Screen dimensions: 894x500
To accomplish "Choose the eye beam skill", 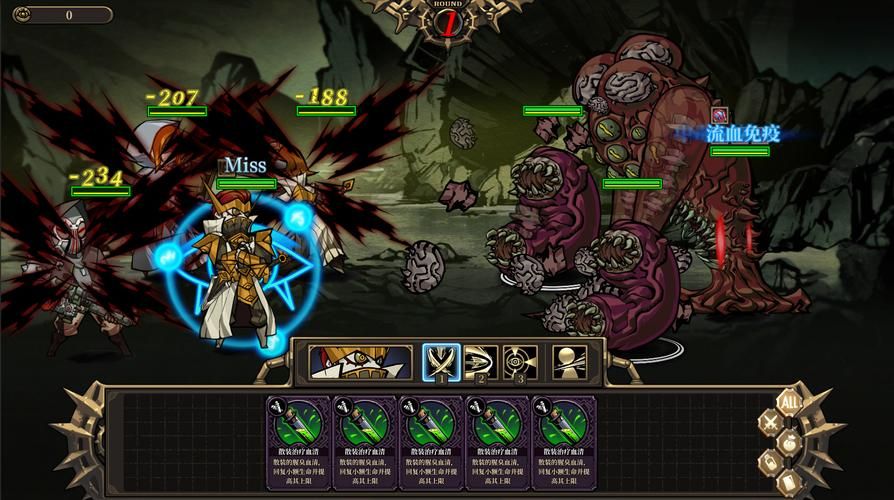I will tap(520, 362).
